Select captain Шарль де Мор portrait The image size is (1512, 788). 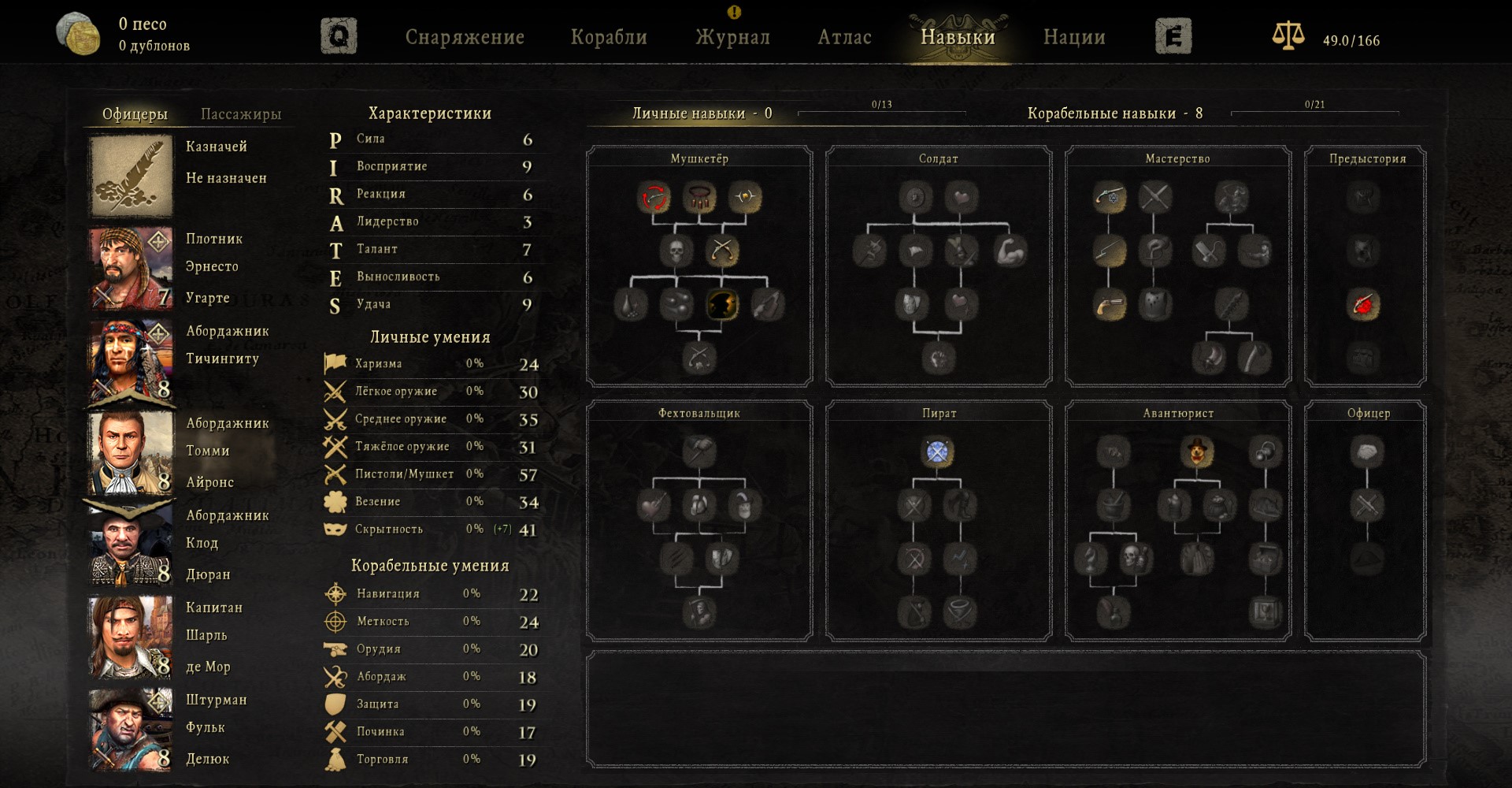coord(132,637)
